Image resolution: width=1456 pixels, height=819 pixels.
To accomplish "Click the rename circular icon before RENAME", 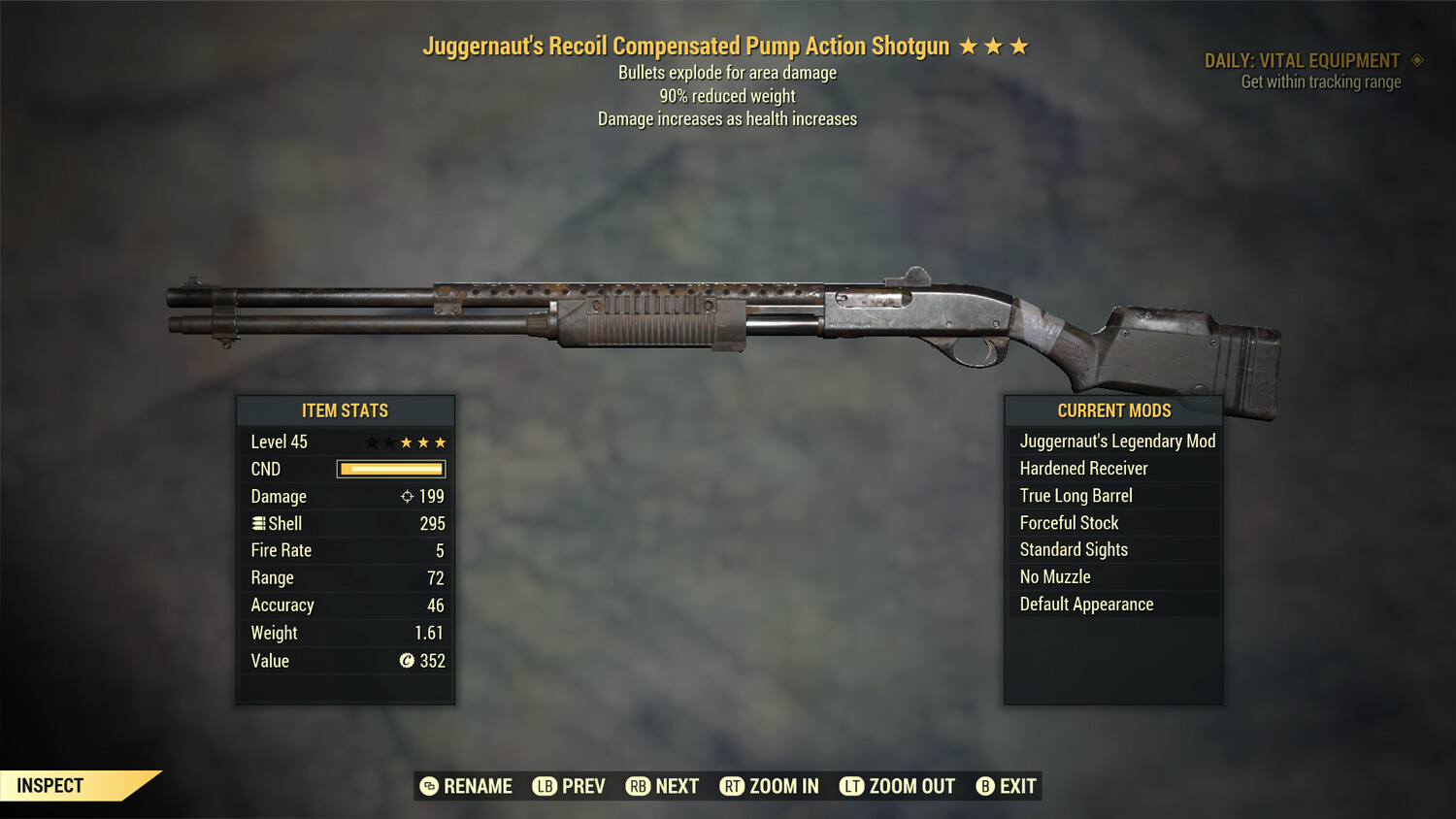I will tap(427, 786).
